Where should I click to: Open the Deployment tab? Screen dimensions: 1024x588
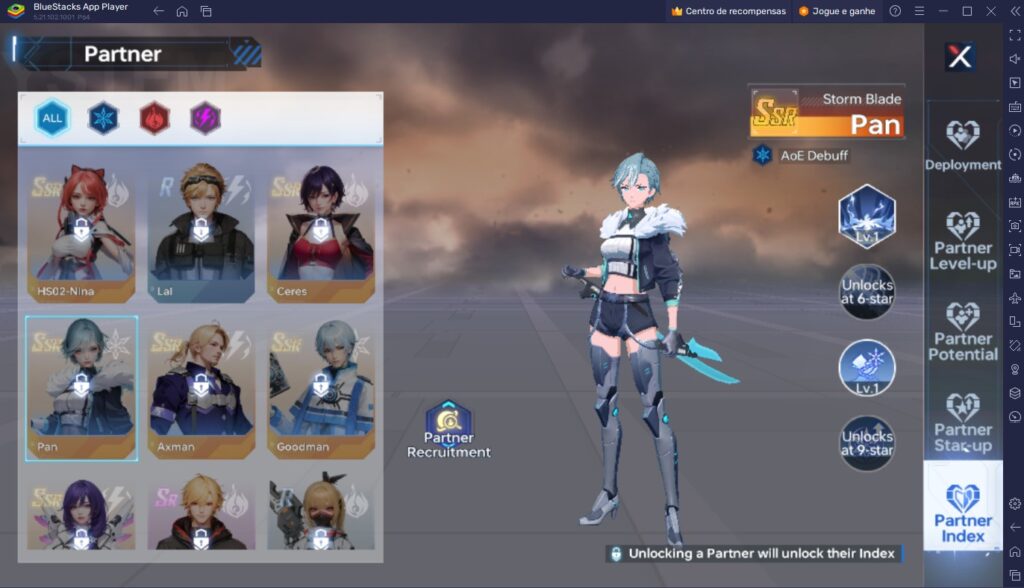(x=963, y=146)
